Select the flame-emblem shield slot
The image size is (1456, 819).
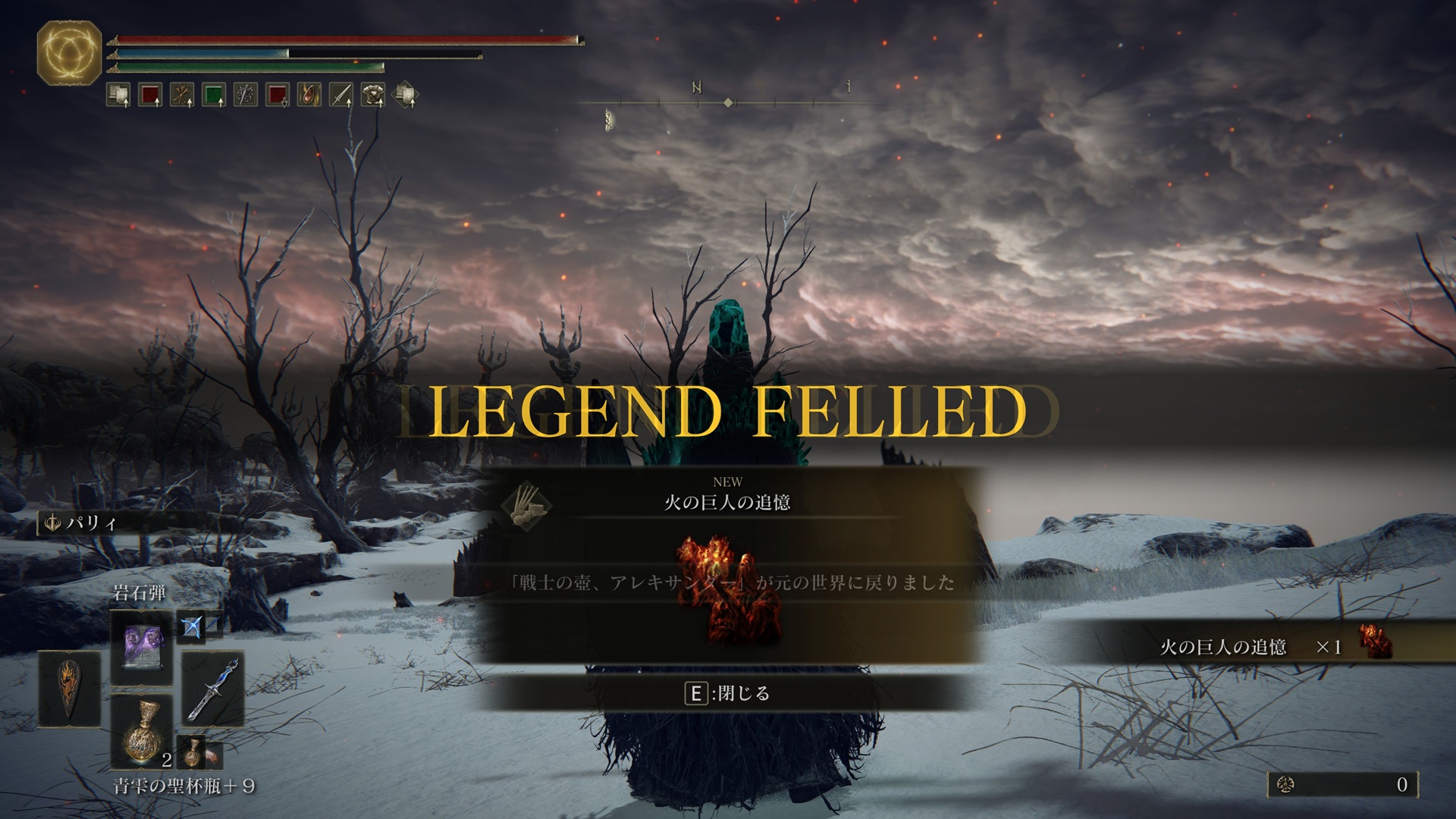(69, 689)
